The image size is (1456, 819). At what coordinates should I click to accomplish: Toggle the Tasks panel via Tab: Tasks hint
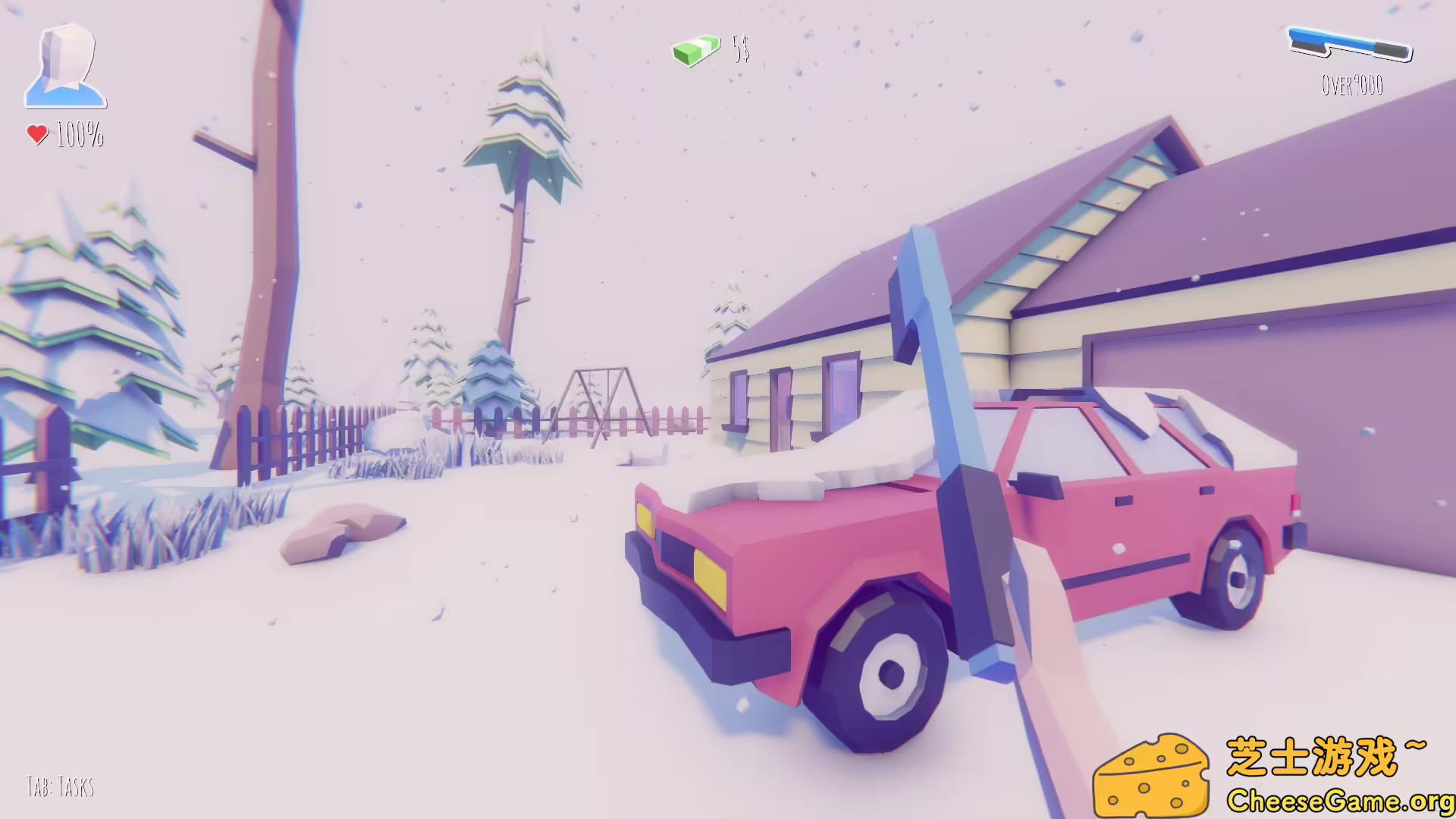coord(59,786)
